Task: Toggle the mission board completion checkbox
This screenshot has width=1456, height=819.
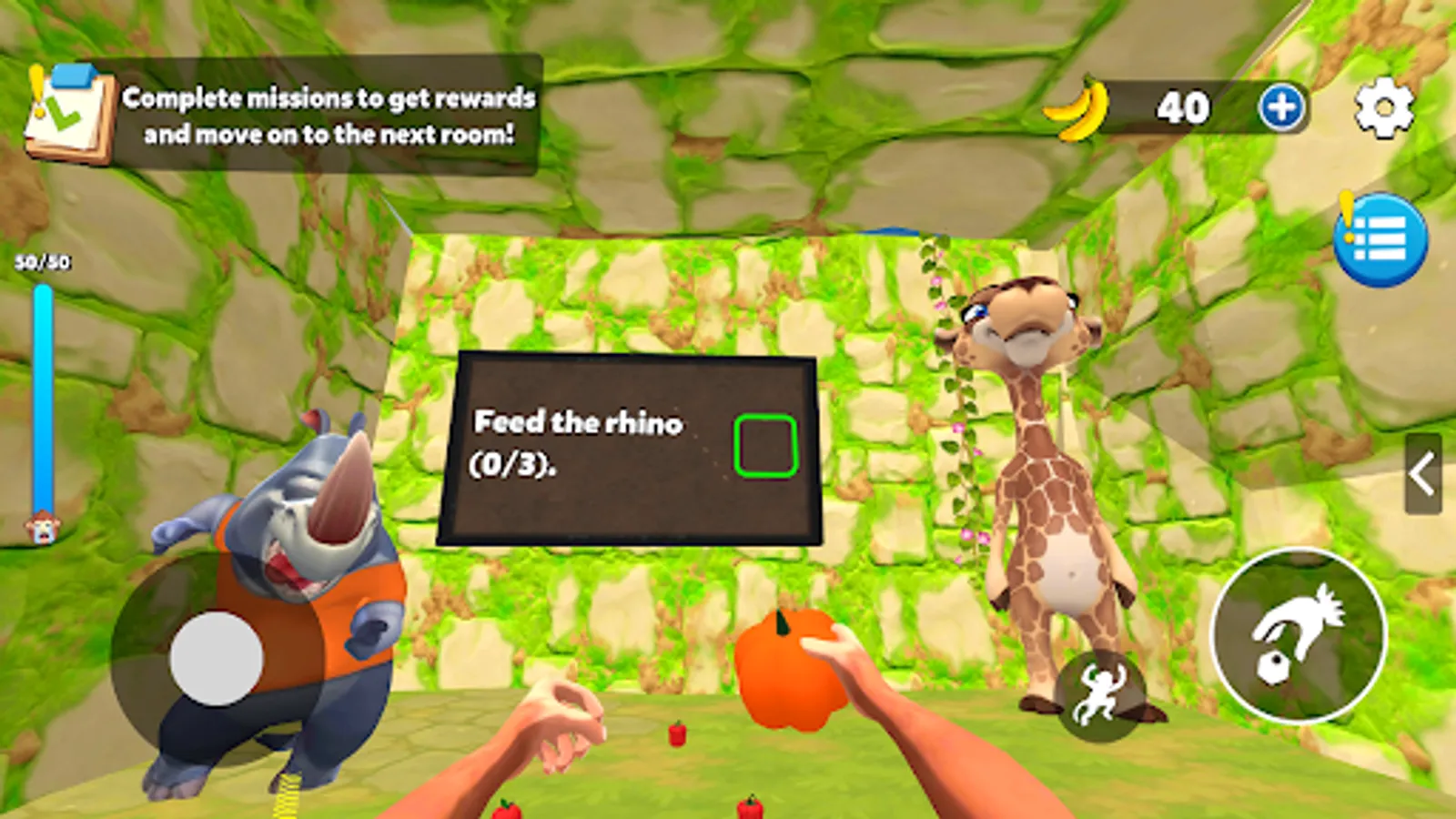Action: pos(765,445)
